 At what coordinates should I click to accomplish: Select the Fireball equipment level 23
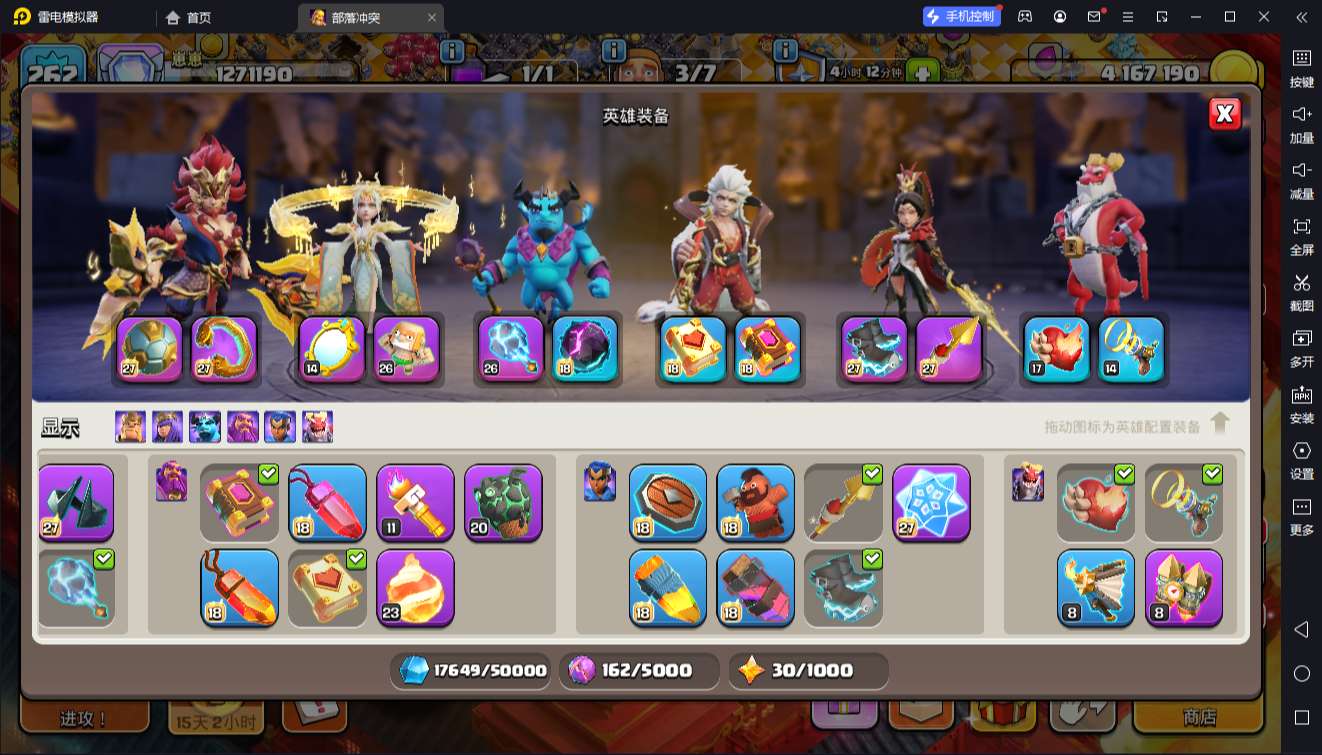pyautogui.click(x=415, y=587)
